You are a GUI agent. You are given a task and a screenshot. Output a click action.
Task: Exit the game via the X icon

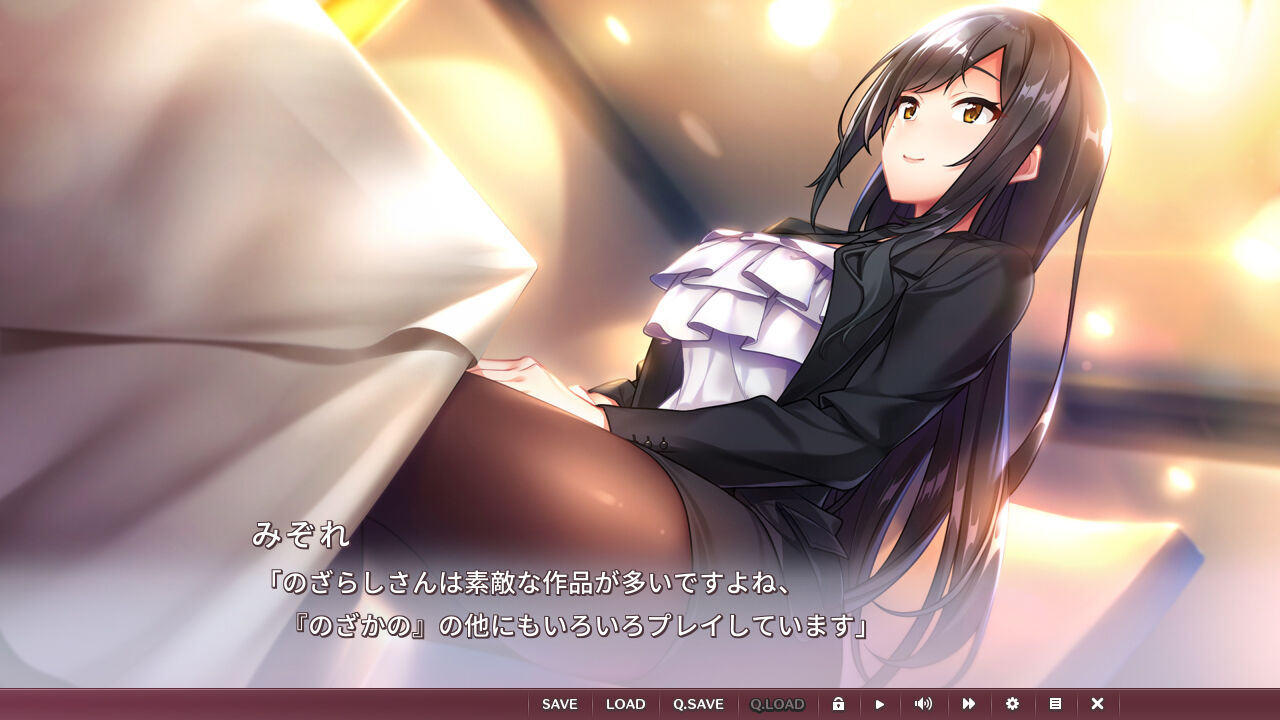tap(1097, 703)
